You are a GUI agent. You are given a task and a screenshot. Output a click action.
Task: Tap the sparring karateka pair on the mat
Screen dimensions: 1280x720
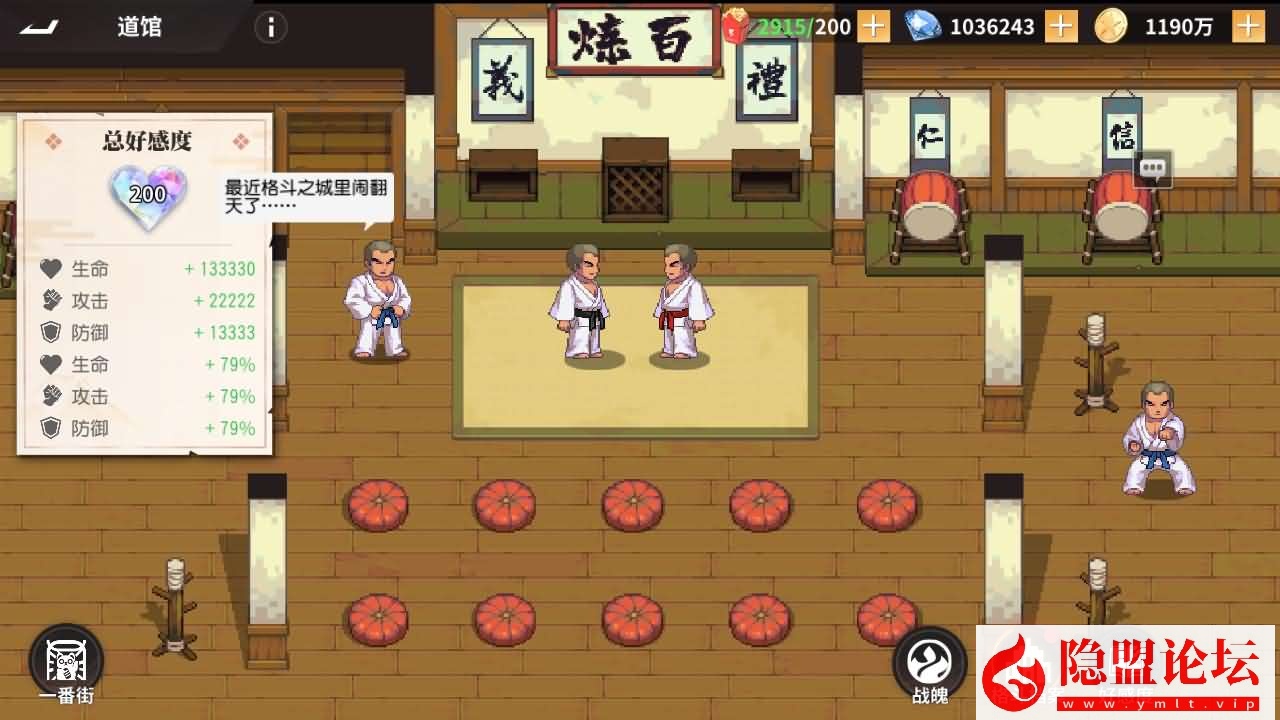pyautogui.click(x=630, y=300)
